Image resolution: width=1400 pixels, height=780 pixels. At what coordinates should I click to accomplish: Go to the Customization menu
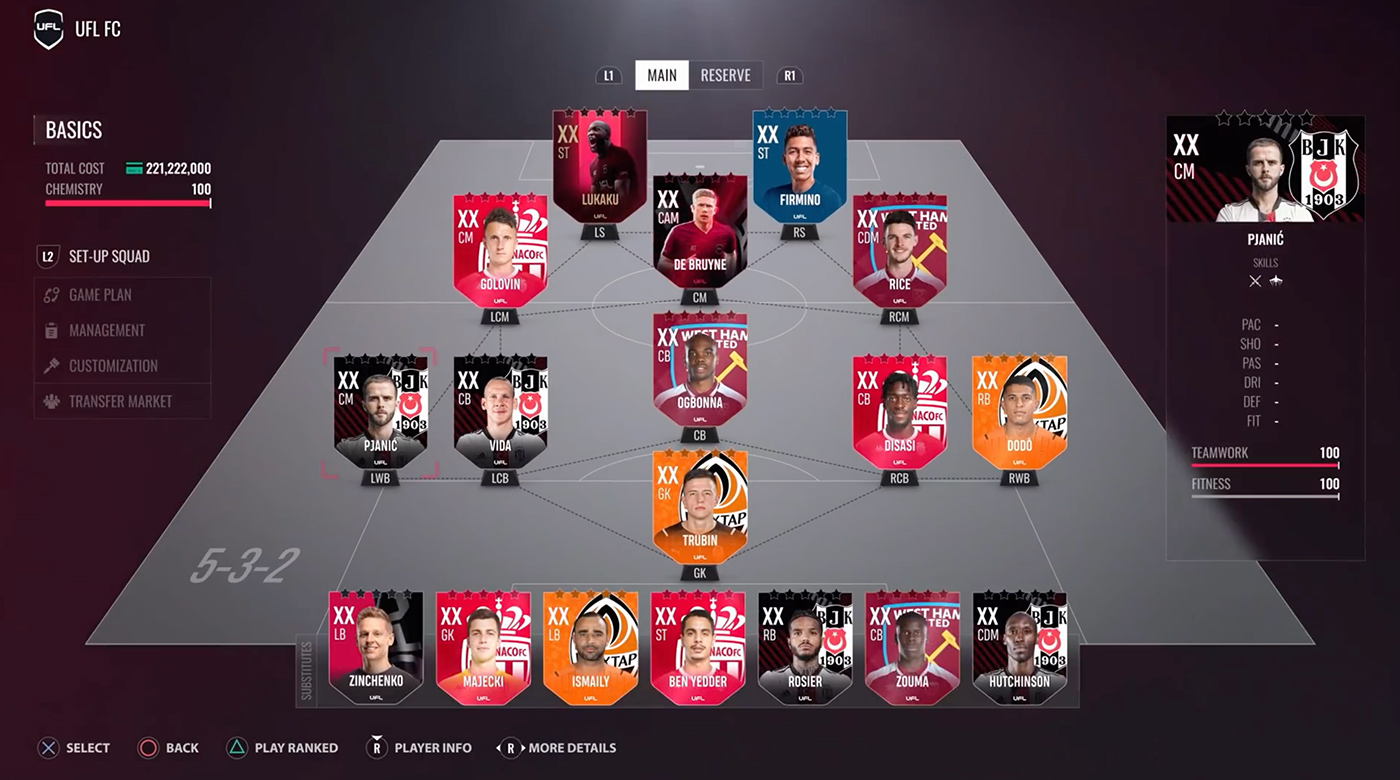point(113,366)
